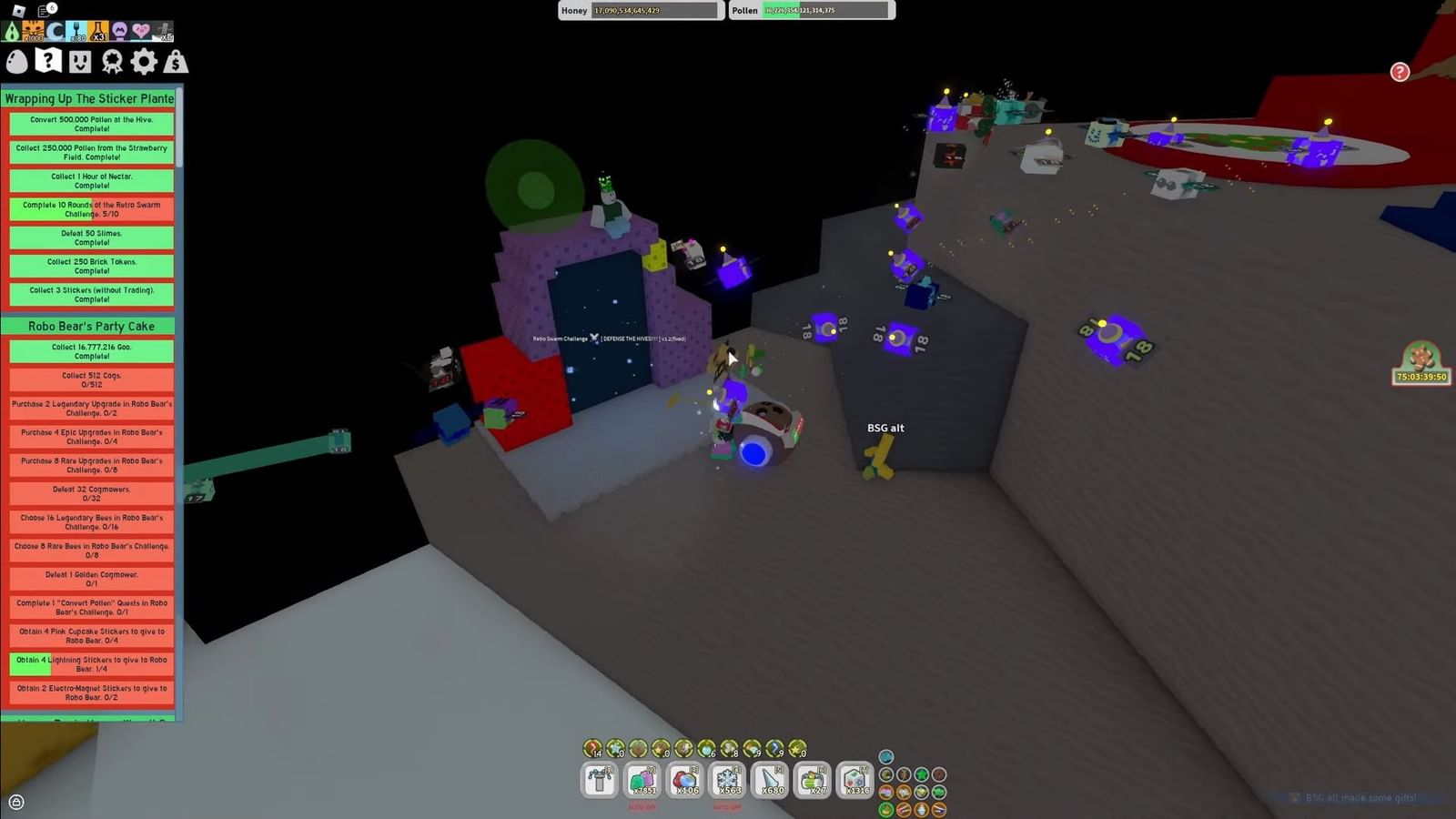Open the quest list icon showing 6 notifications
The width and height of the screenshot is (1456, 819).
[45, 10]
